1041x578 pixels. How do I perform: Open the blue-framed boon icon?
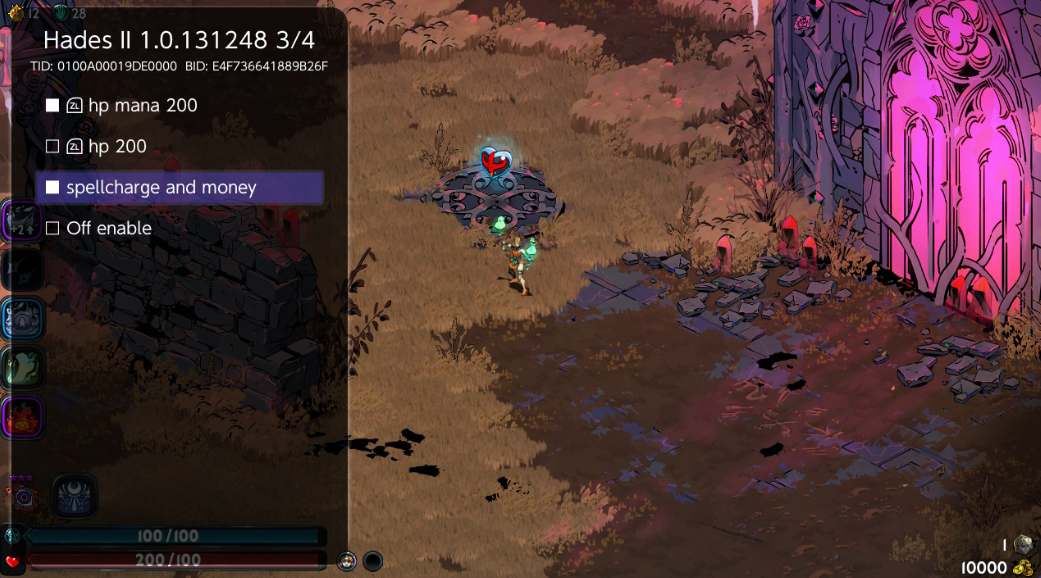pyautogui.click(x=21, y=318)
